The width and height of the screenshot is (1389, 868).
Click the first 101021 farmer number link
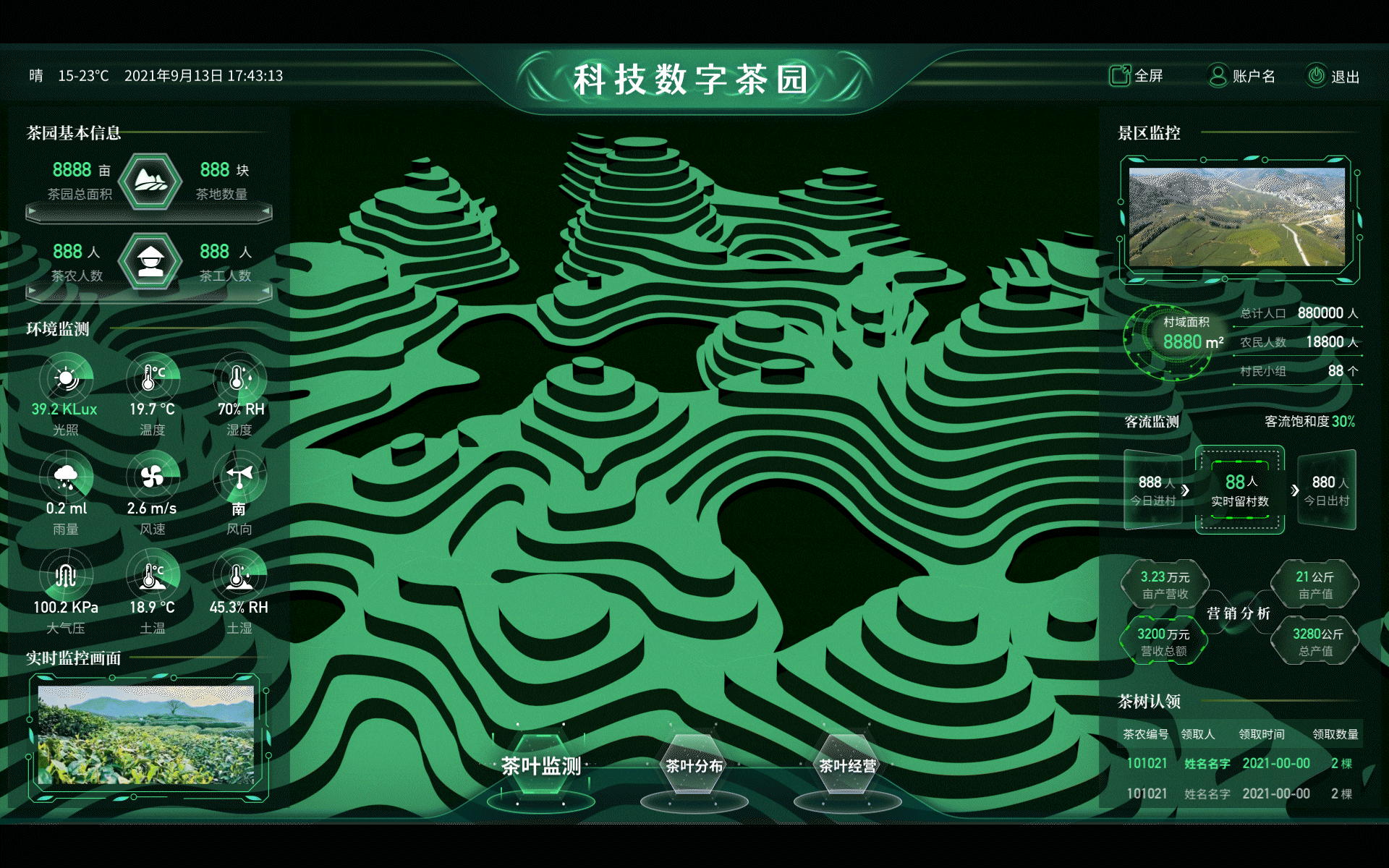point(1149,763)
